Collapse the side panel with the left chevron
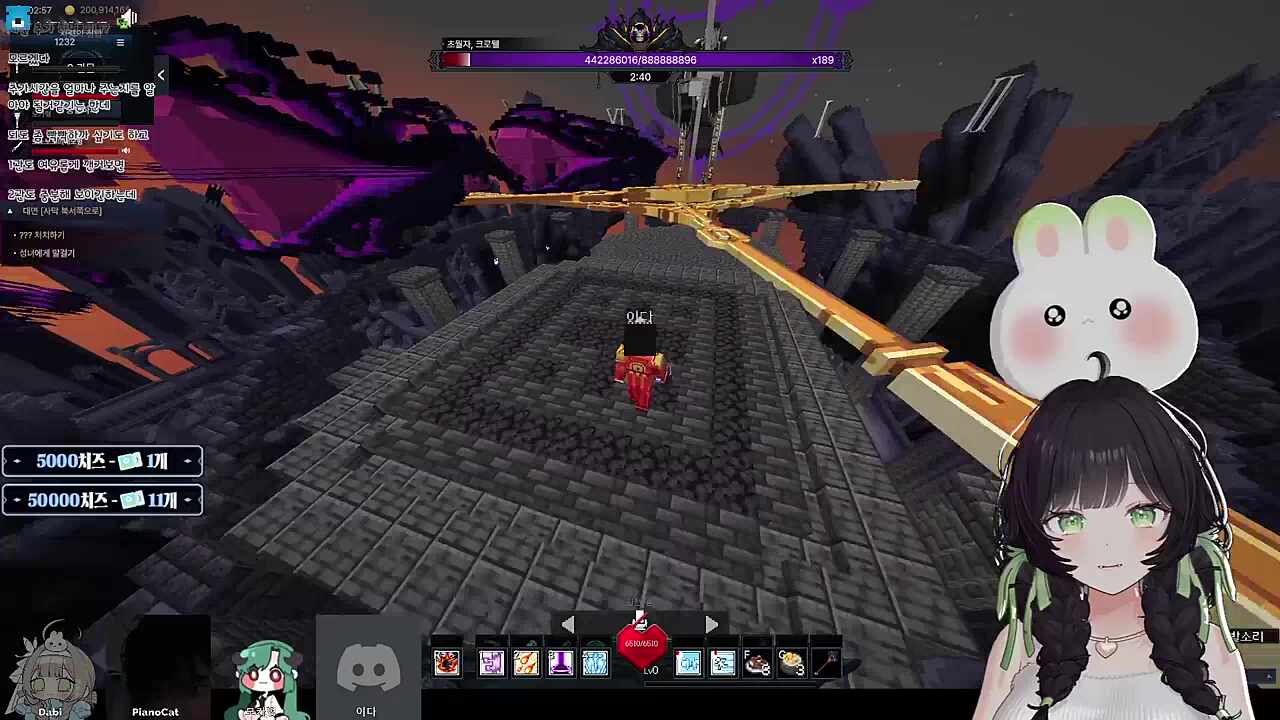 (x=161, y=75)
